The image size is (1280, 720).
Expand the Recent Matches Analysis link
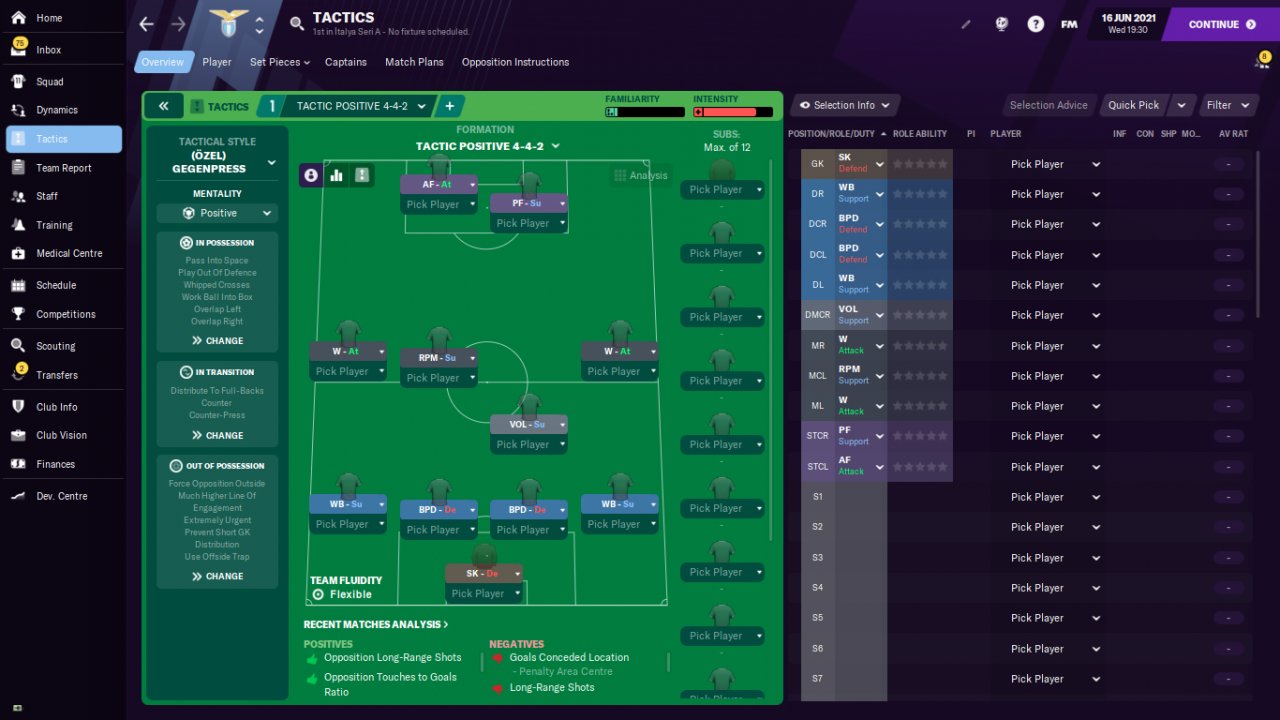(375, 624)
